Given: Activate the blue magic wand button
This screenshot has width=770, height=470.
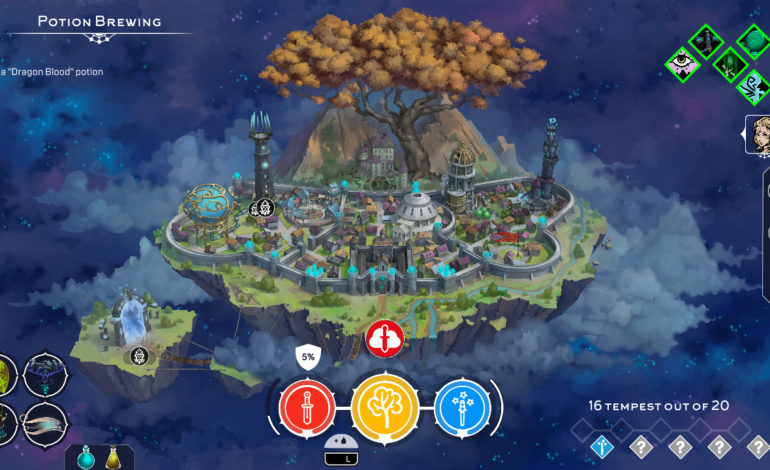Looking at the screenshot, I should (461, 408).
